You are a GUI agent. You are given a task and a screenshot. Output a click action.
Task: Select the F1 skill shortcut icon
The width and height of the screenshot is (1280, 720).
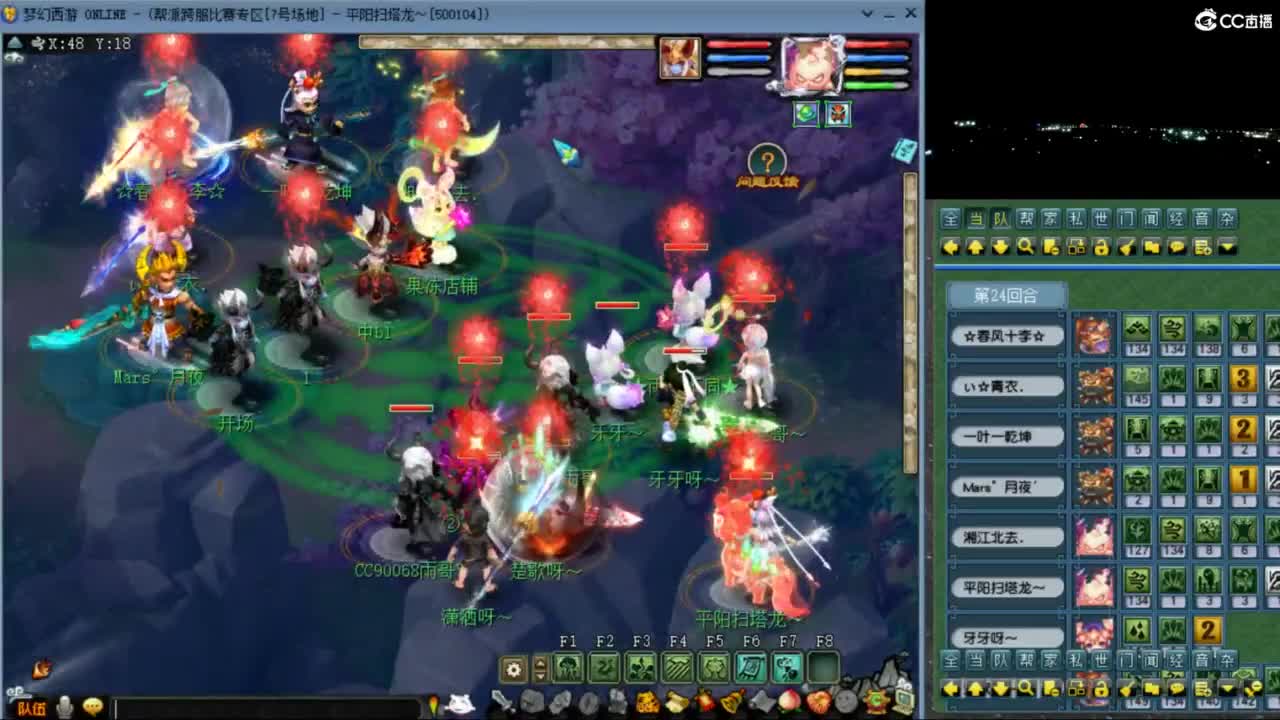click(x=570, y=667)
